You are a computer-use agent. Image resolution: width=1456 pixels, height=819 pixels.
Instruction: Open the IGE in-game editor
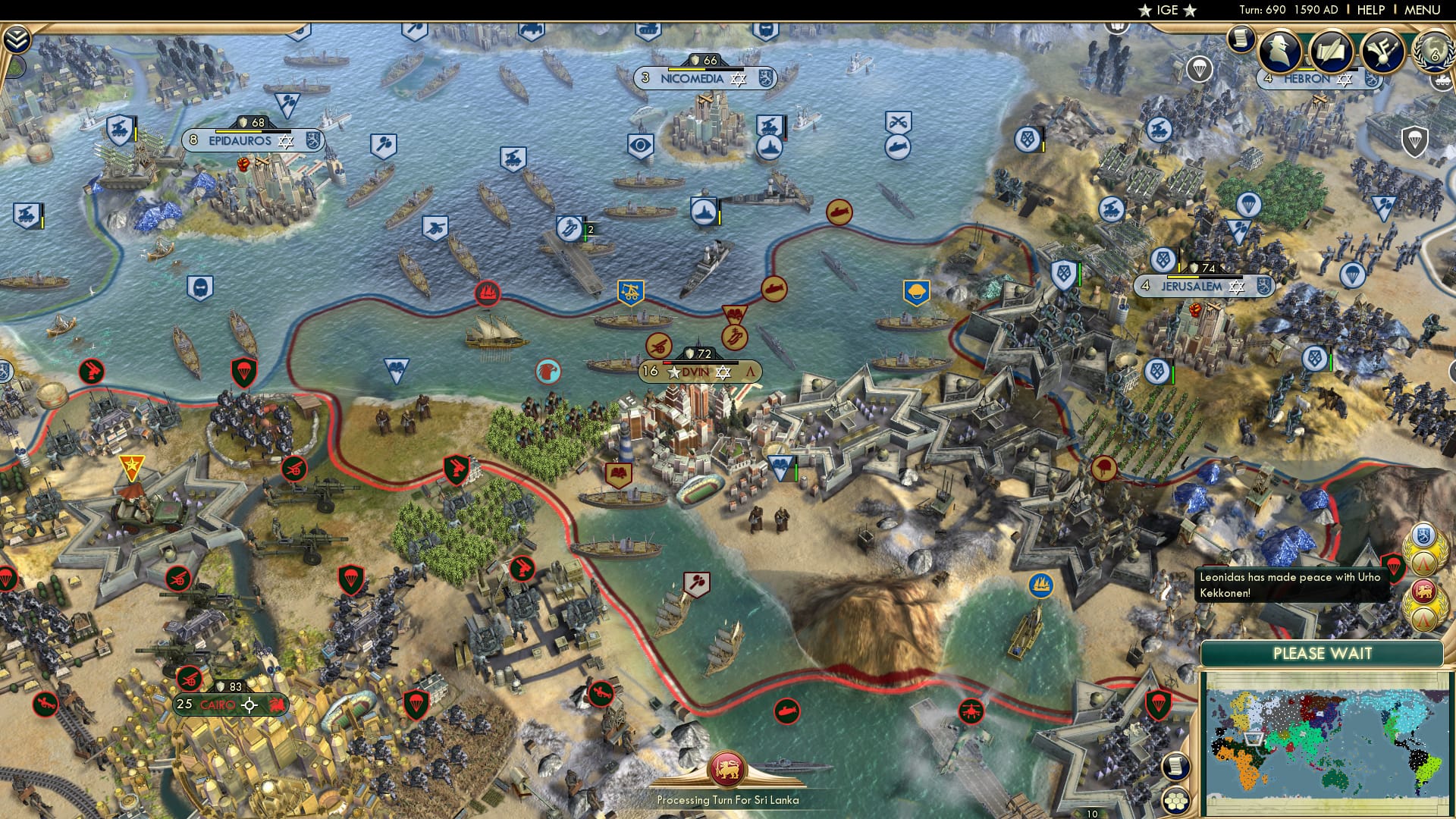click(1166, 10)
